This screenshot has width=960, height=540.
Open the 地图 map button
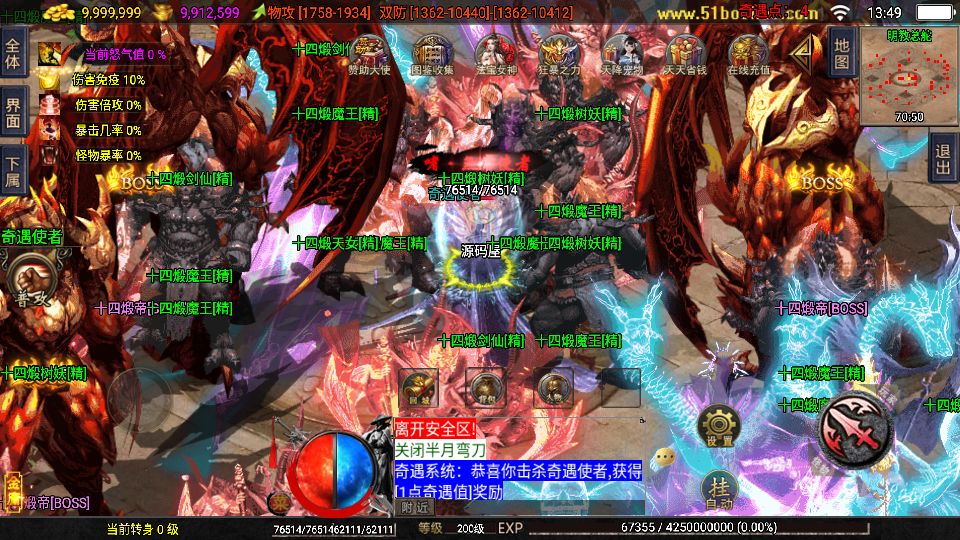click(x=842, y=52)
